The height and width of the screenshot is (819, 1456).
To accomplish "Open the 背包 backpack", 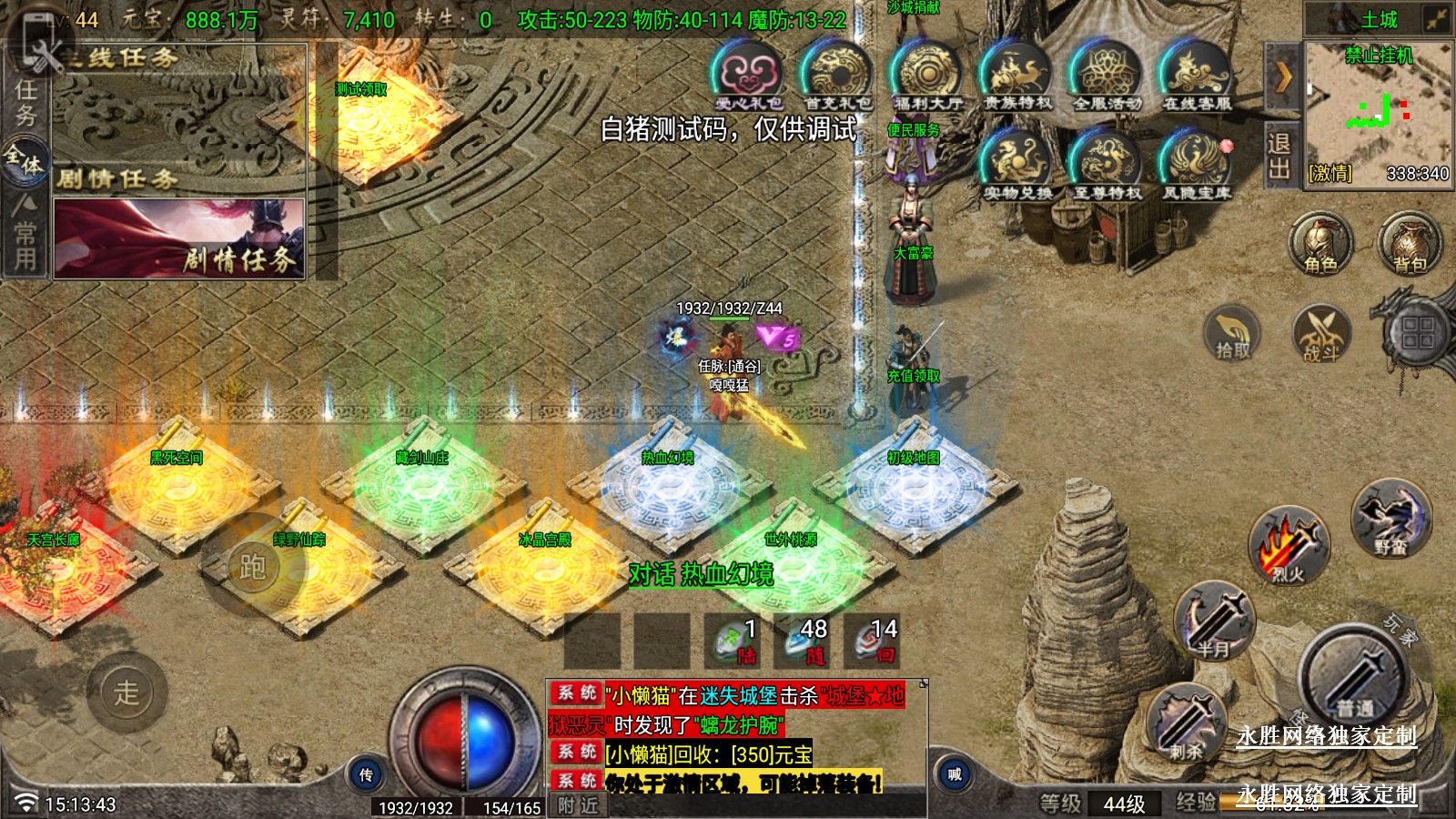I will 1410,243.
